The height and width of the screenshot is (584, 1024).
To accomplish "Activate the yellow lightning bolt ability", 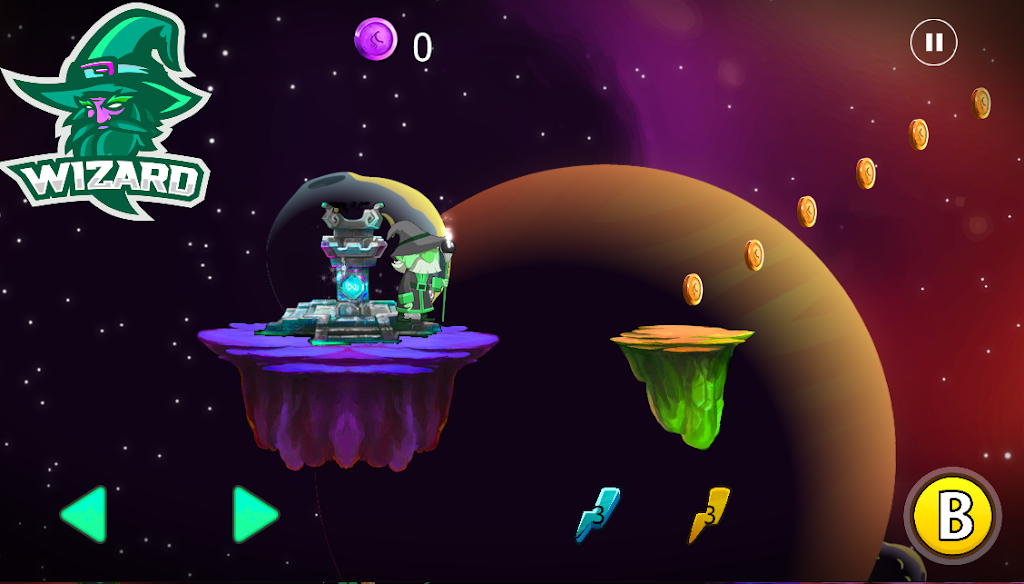I will click(x=709, y=514).
